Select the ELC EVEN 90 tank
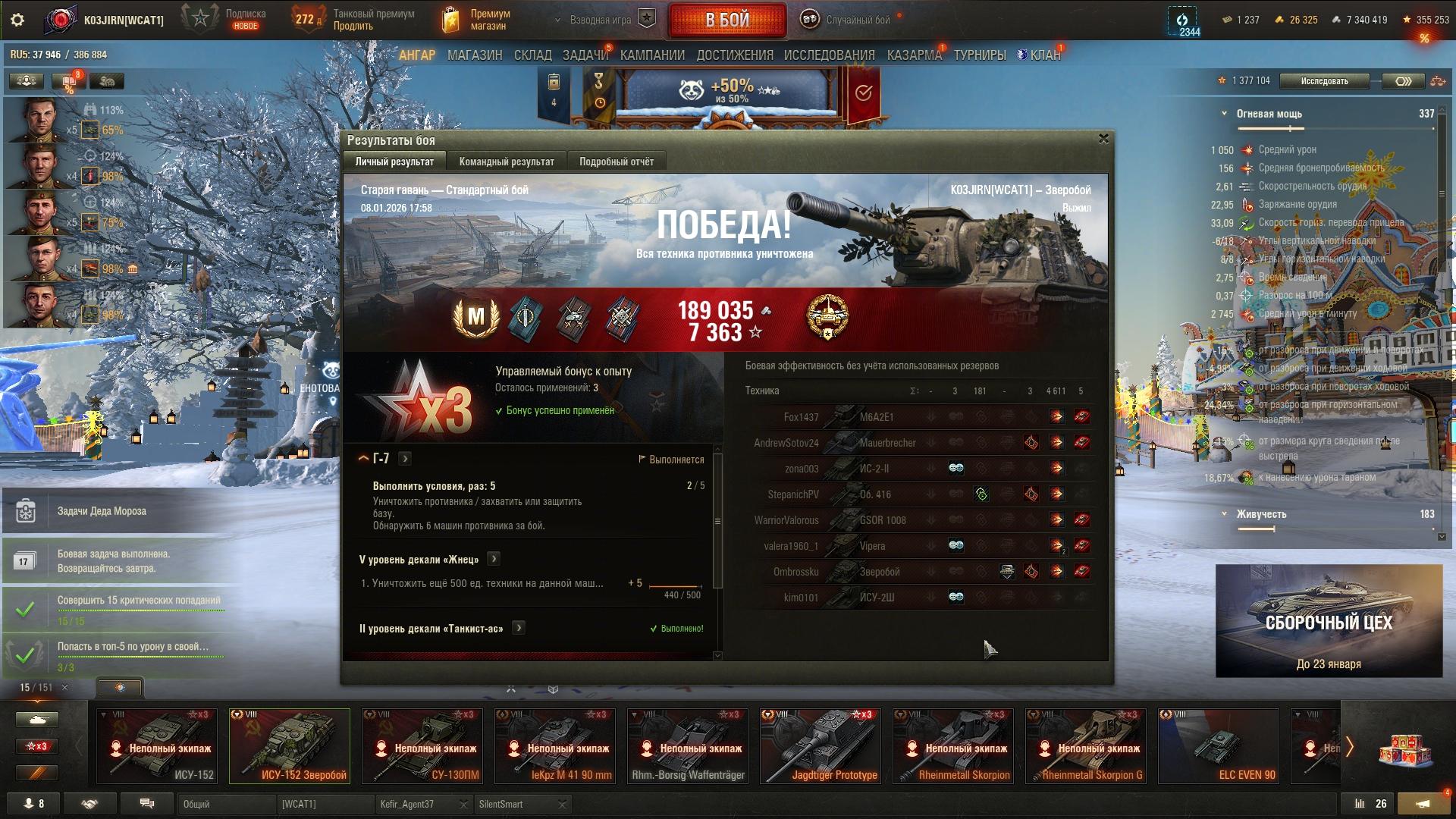 [1219, 745]
